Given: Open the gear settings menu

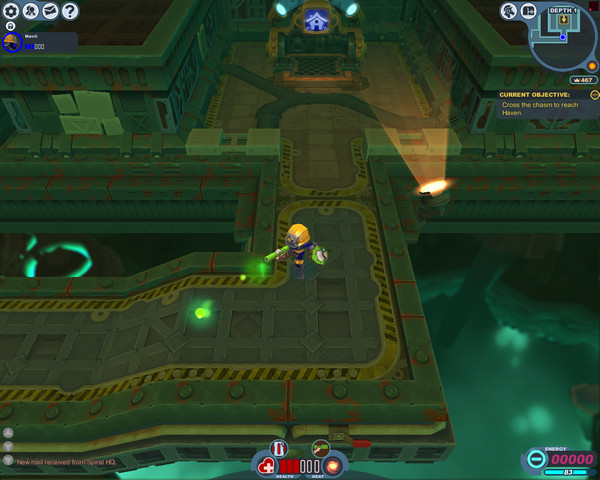Looking at the screenshot, I should (x=11, y=11).
